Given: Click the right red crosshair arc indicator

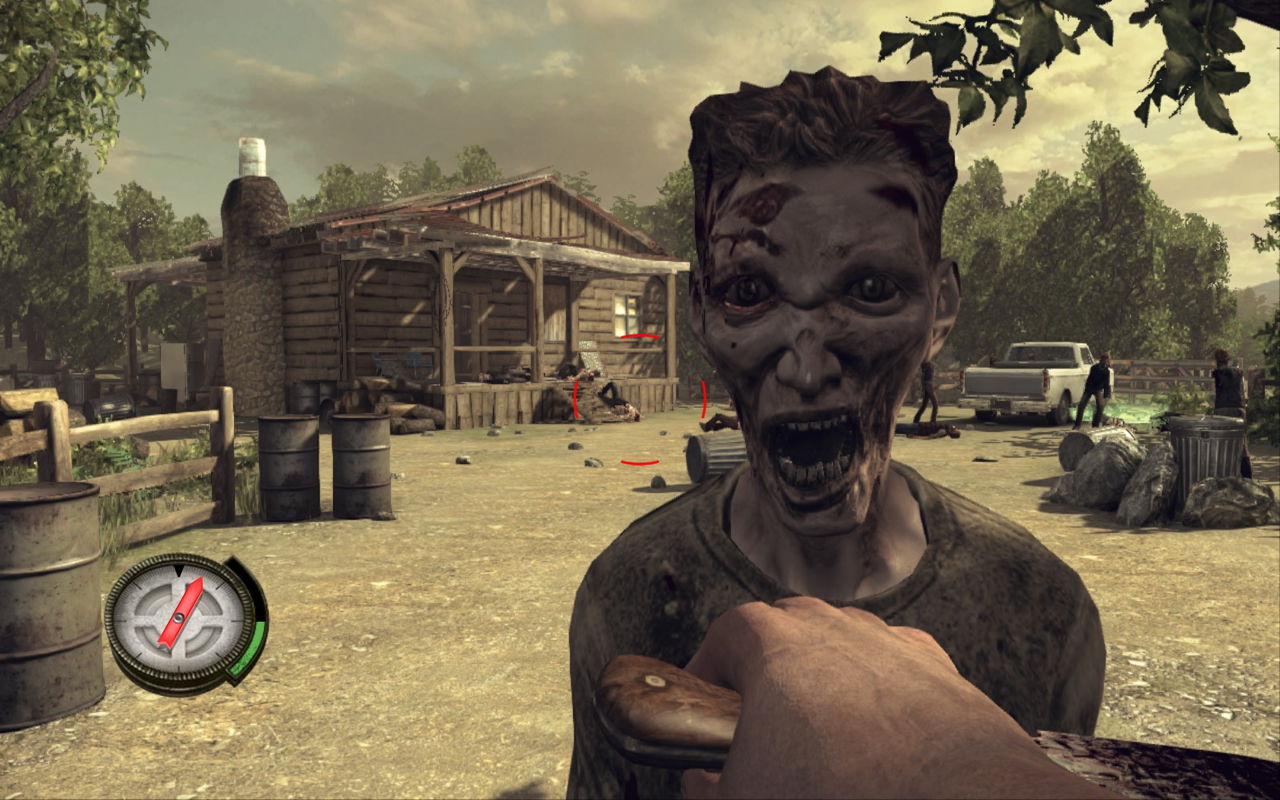Looking at the screenshot, I should pos(703,398).
